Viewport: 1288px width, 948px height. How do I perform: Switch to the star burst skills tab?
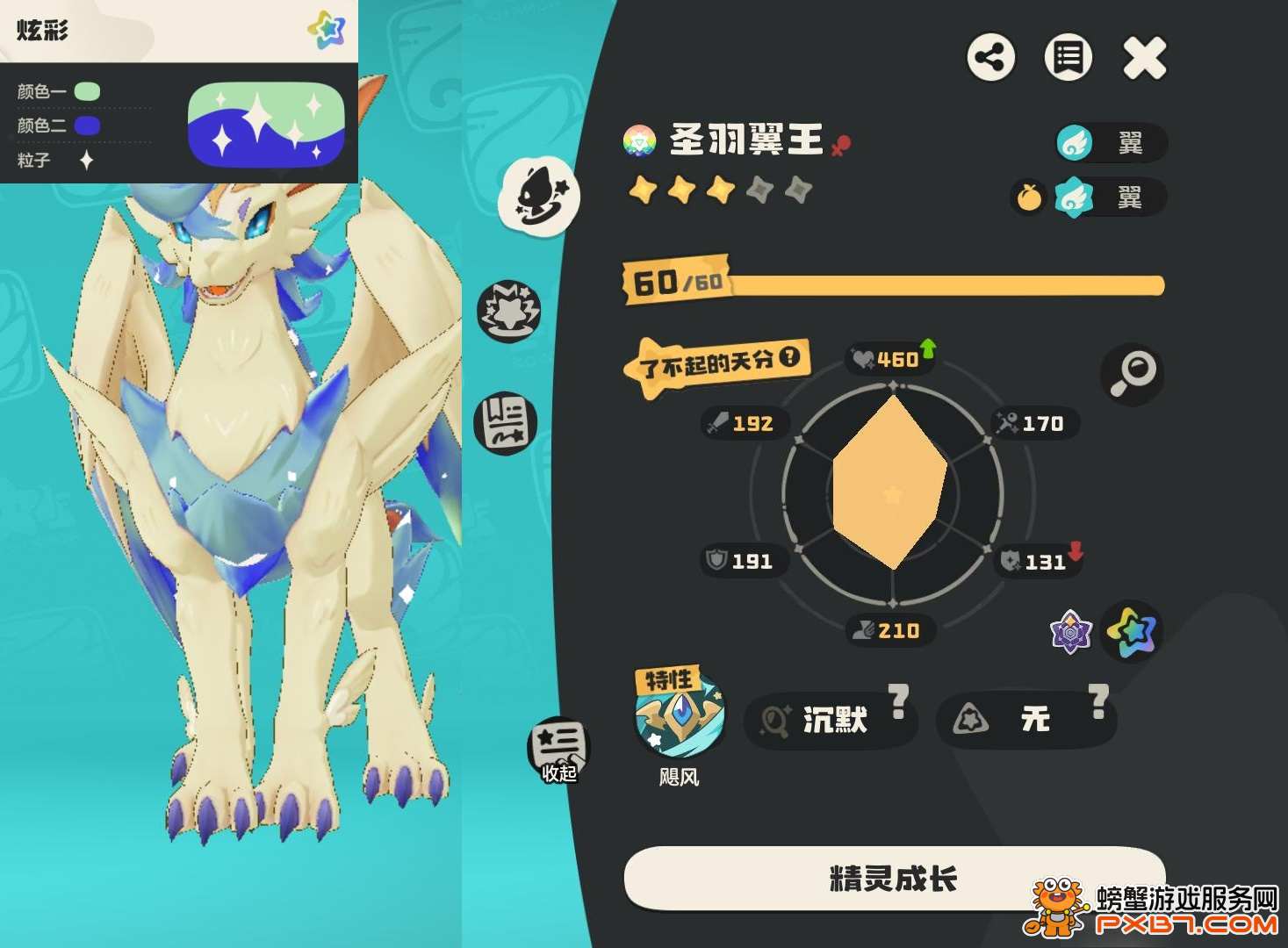pos(508,312)
